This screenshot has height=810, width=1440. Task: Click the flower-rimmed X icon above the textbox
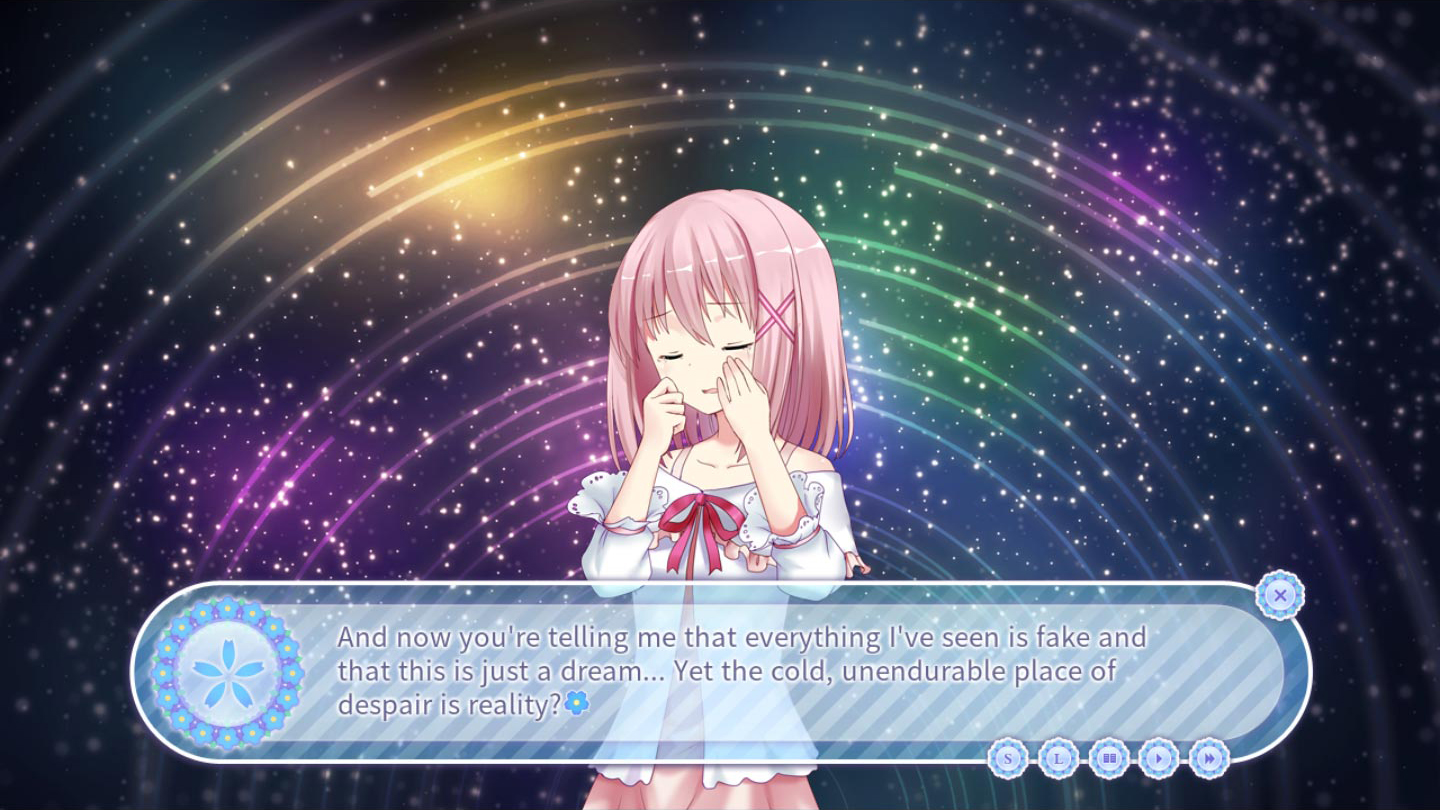(1280, 595)
